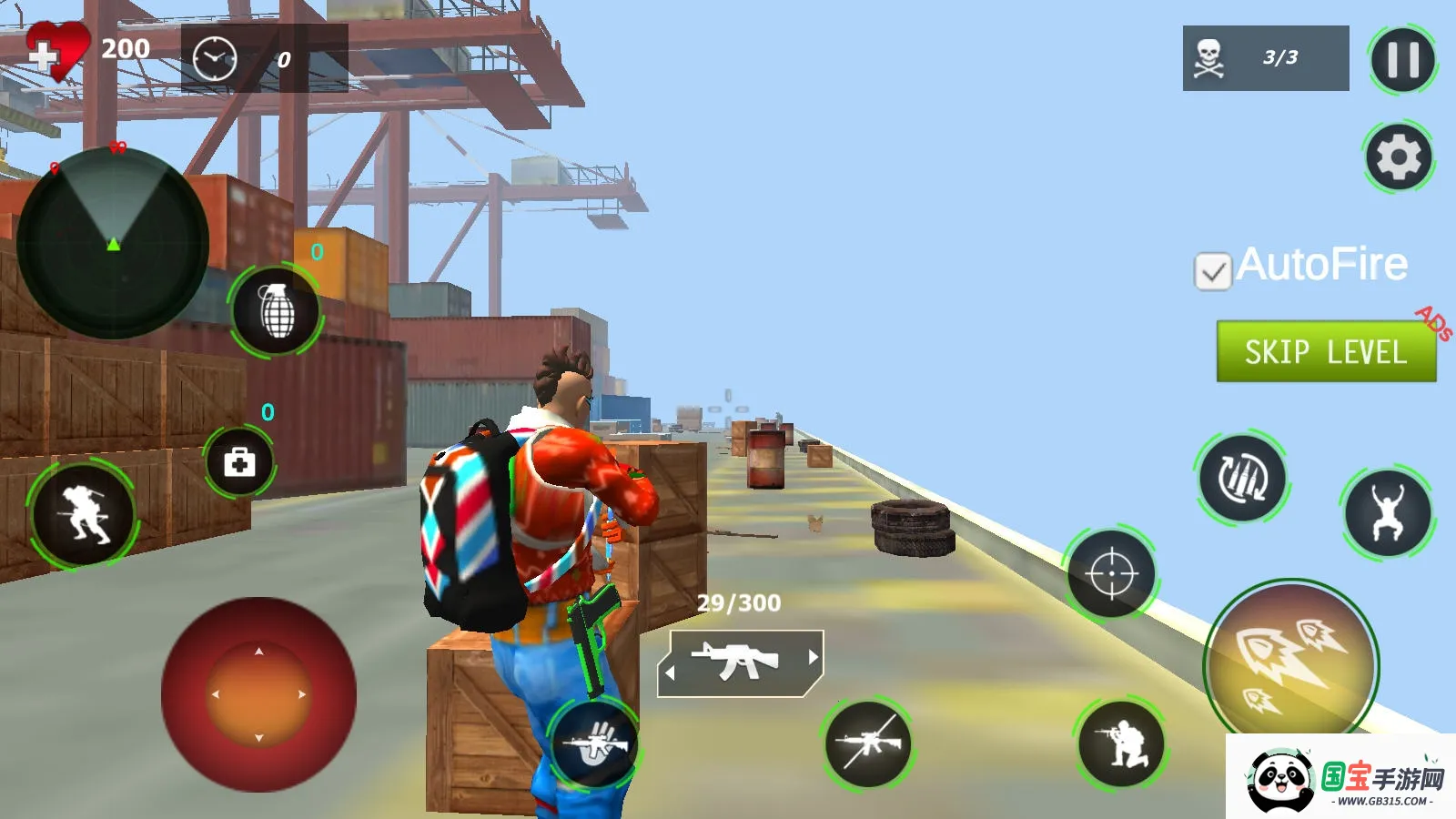Tap the radar minimap

(113, 244)
